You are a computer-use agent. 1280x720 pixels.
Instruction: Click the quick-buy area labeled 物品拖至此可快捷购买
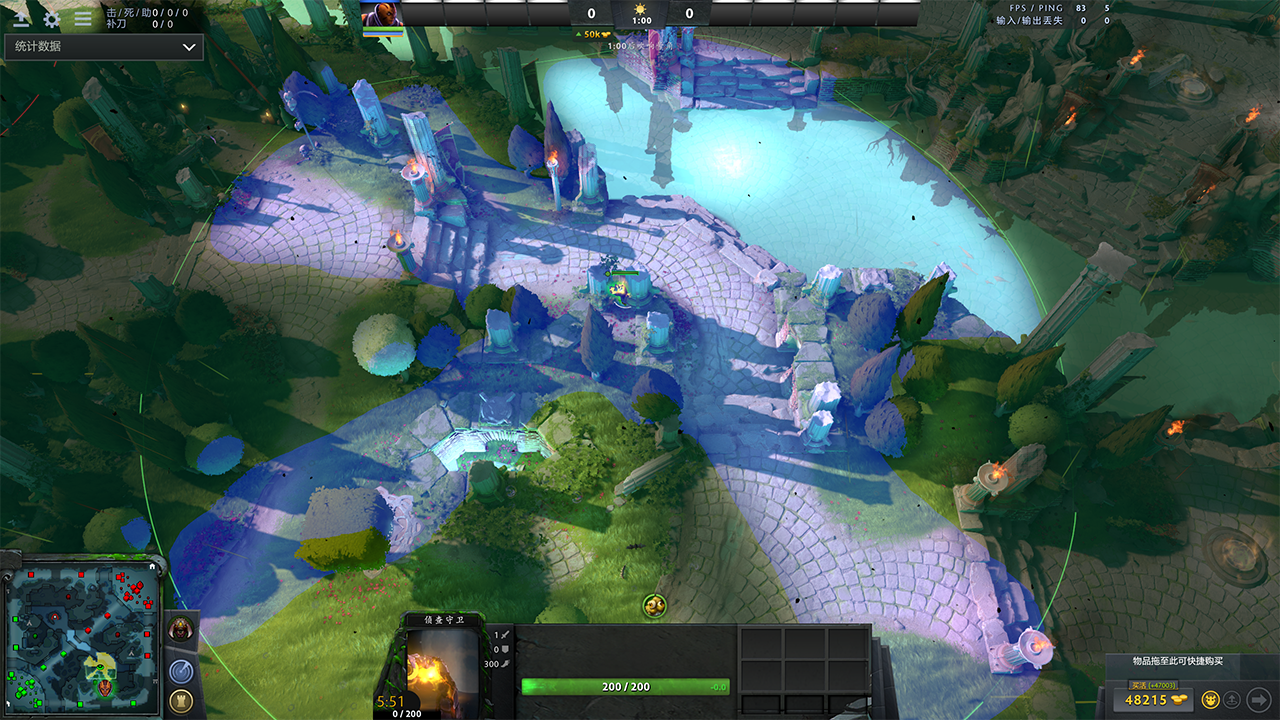click(x=1177, y=662)
